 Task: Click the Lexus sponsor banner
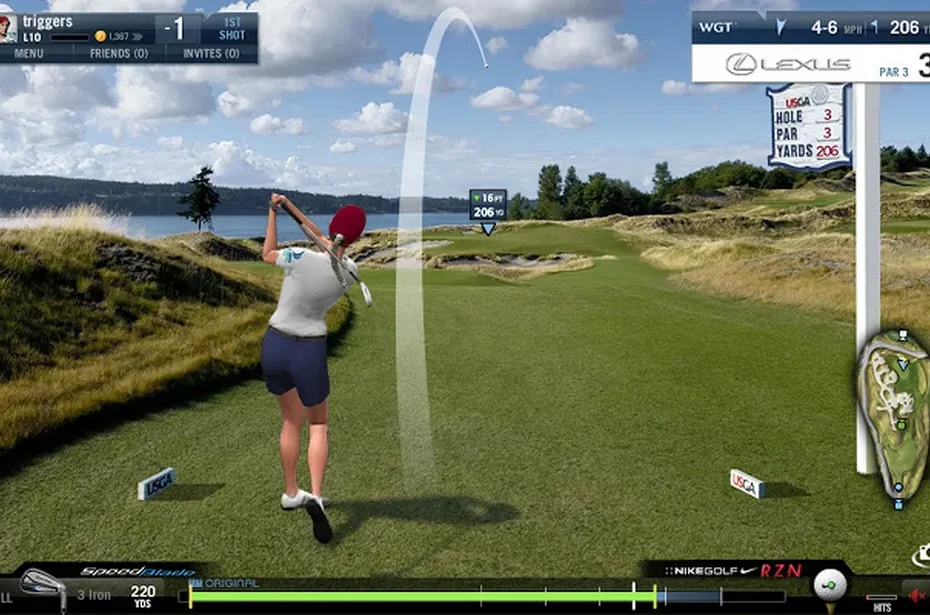[790, 64]
